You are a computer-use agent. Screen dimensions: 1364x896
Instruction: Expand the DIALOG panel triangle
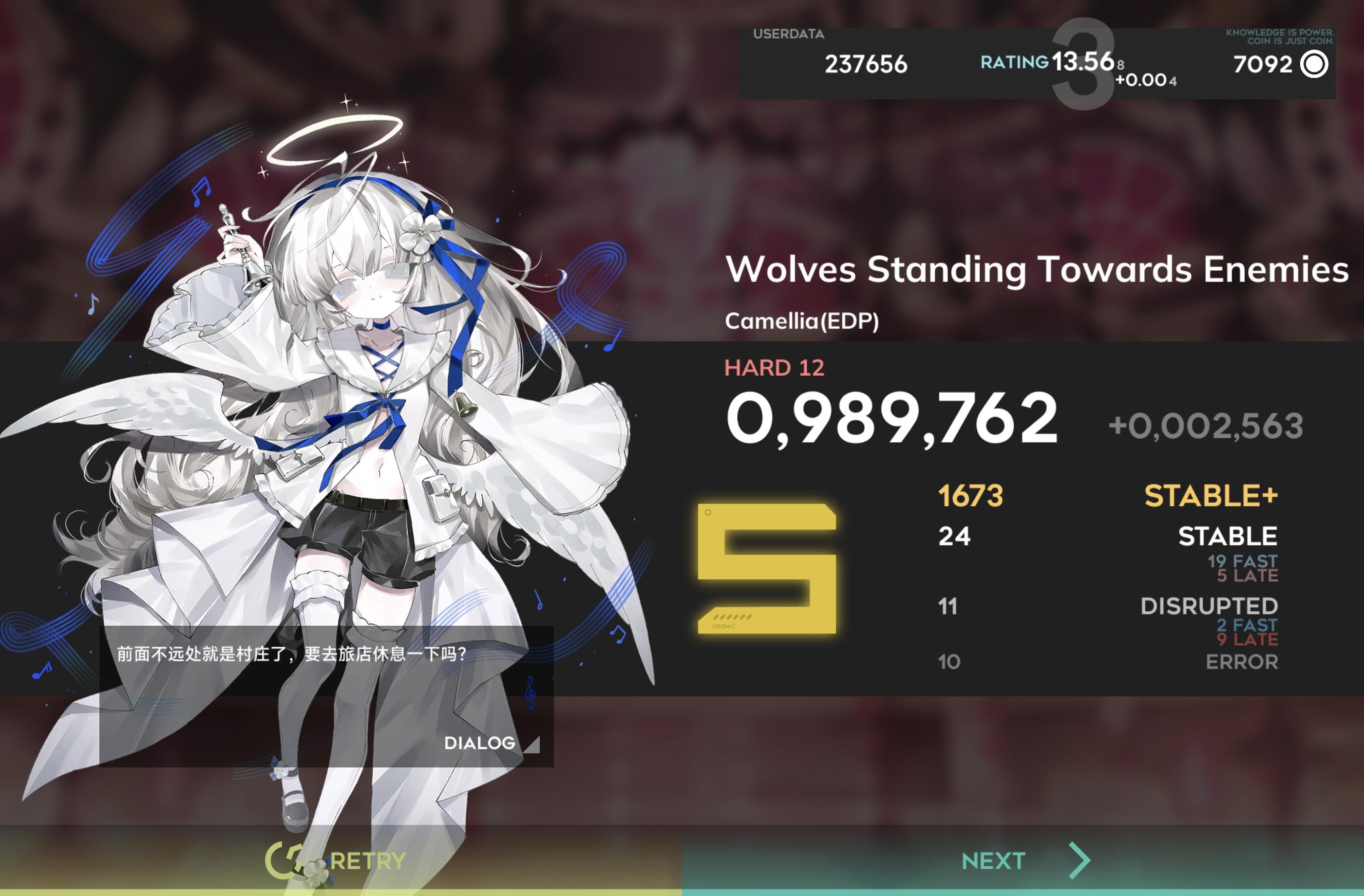[x=534, y=745]
